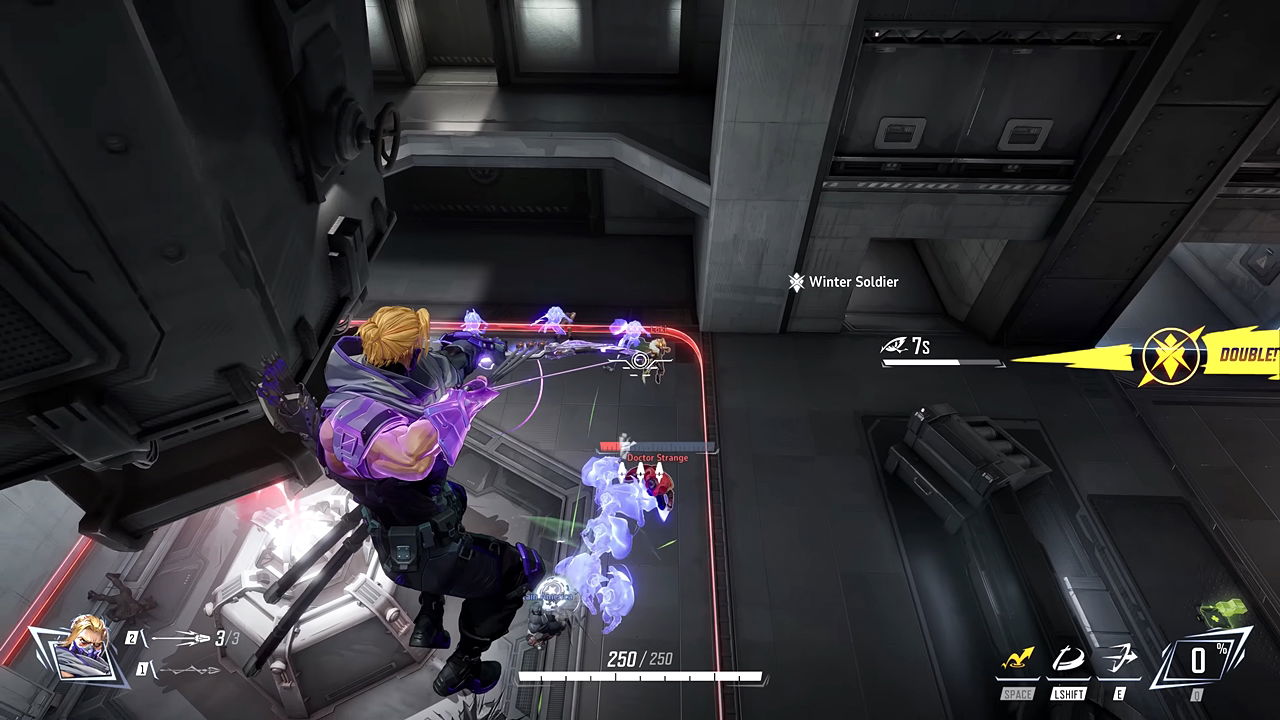1280x720 pixels.
Task: Activate the yellow double-jump ability icon
Action: [x=1017, y=660]
